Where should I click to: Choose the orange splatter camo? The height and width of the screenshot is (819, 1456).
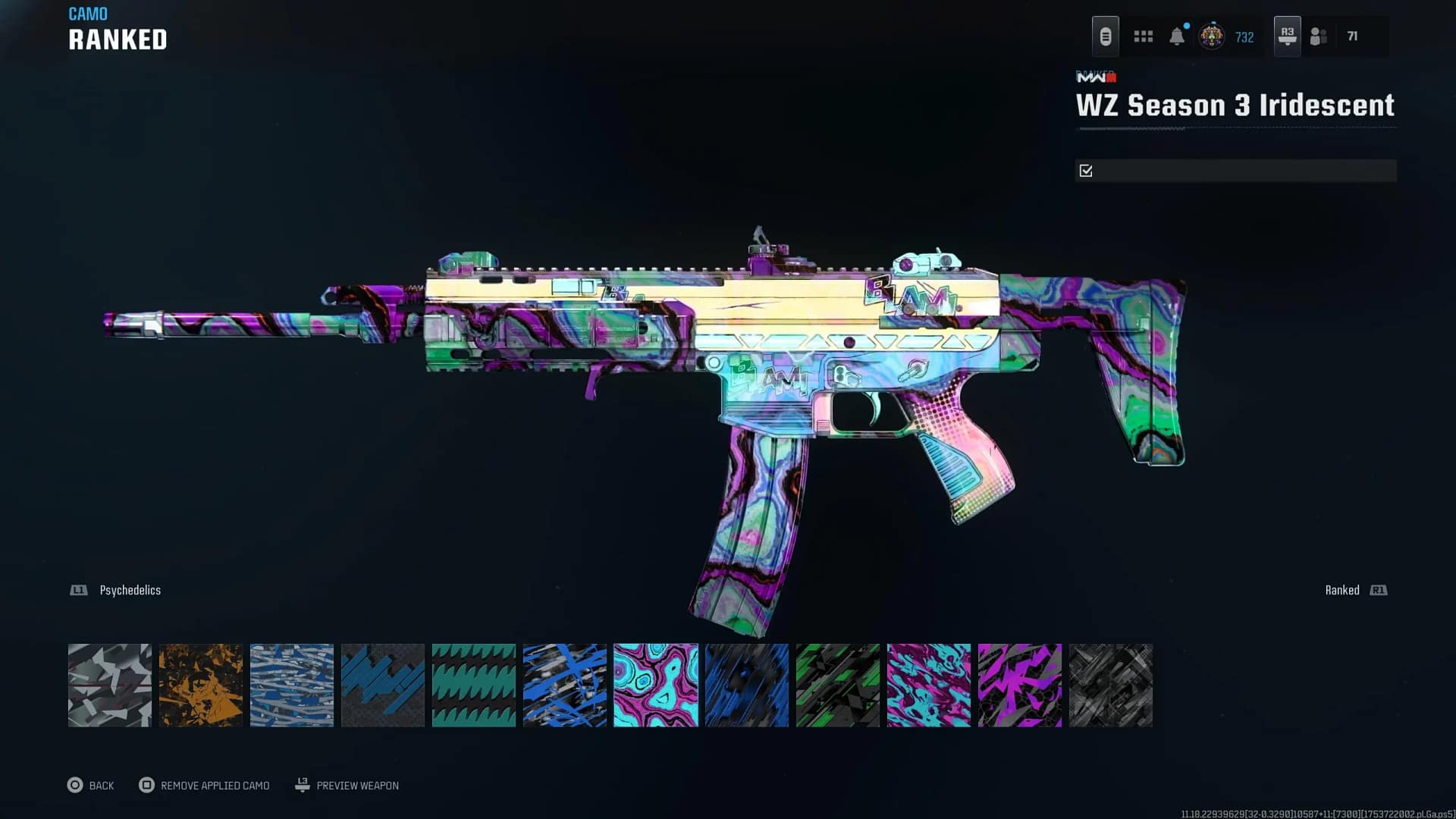coord(201,686)
